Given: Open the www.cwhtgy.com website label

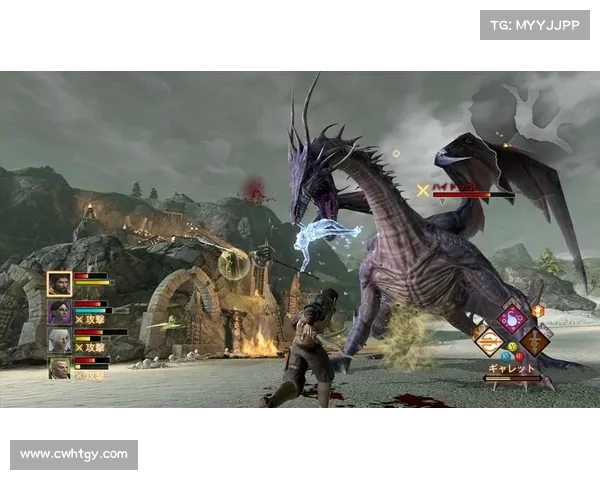Looking at the screenshot, I should click(75, 455).
